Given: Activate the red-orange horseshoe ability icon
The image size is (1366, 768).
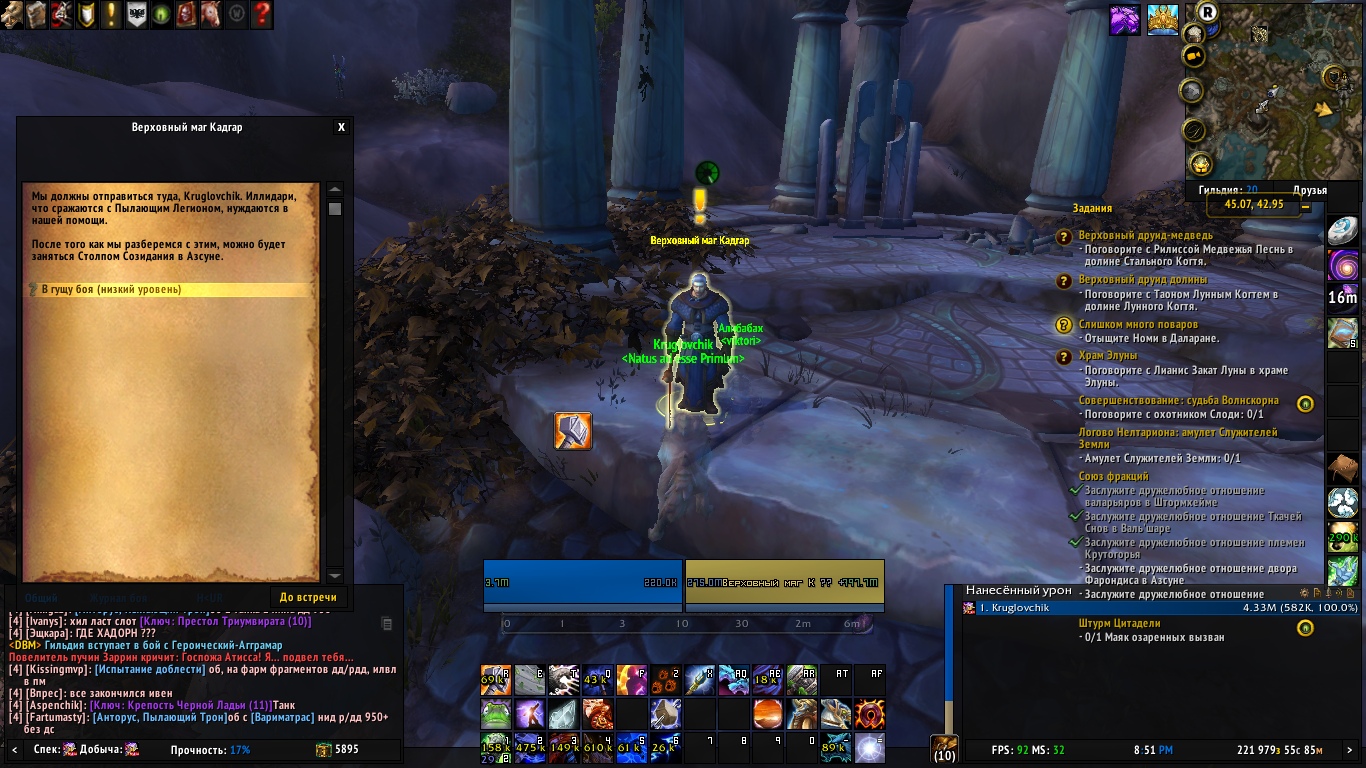Looking at the screenshot, I should click(870, 714).
